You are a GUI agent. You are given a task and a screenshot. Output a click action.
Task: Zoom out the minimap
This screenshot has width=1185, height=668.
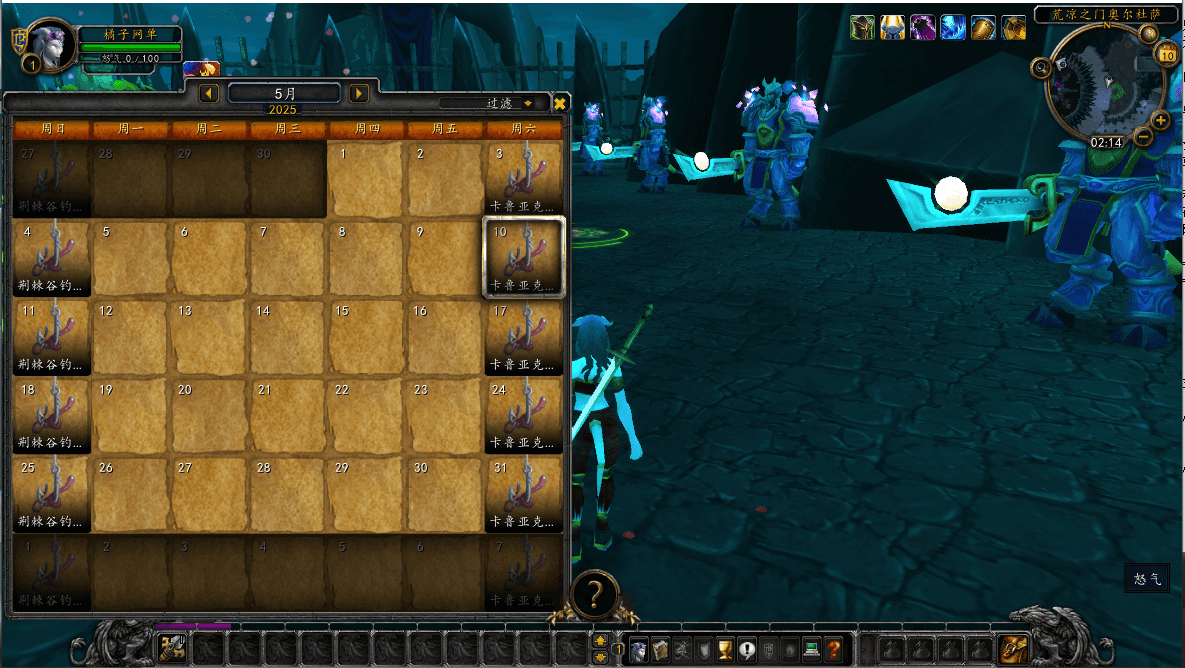pos(1145,137)
